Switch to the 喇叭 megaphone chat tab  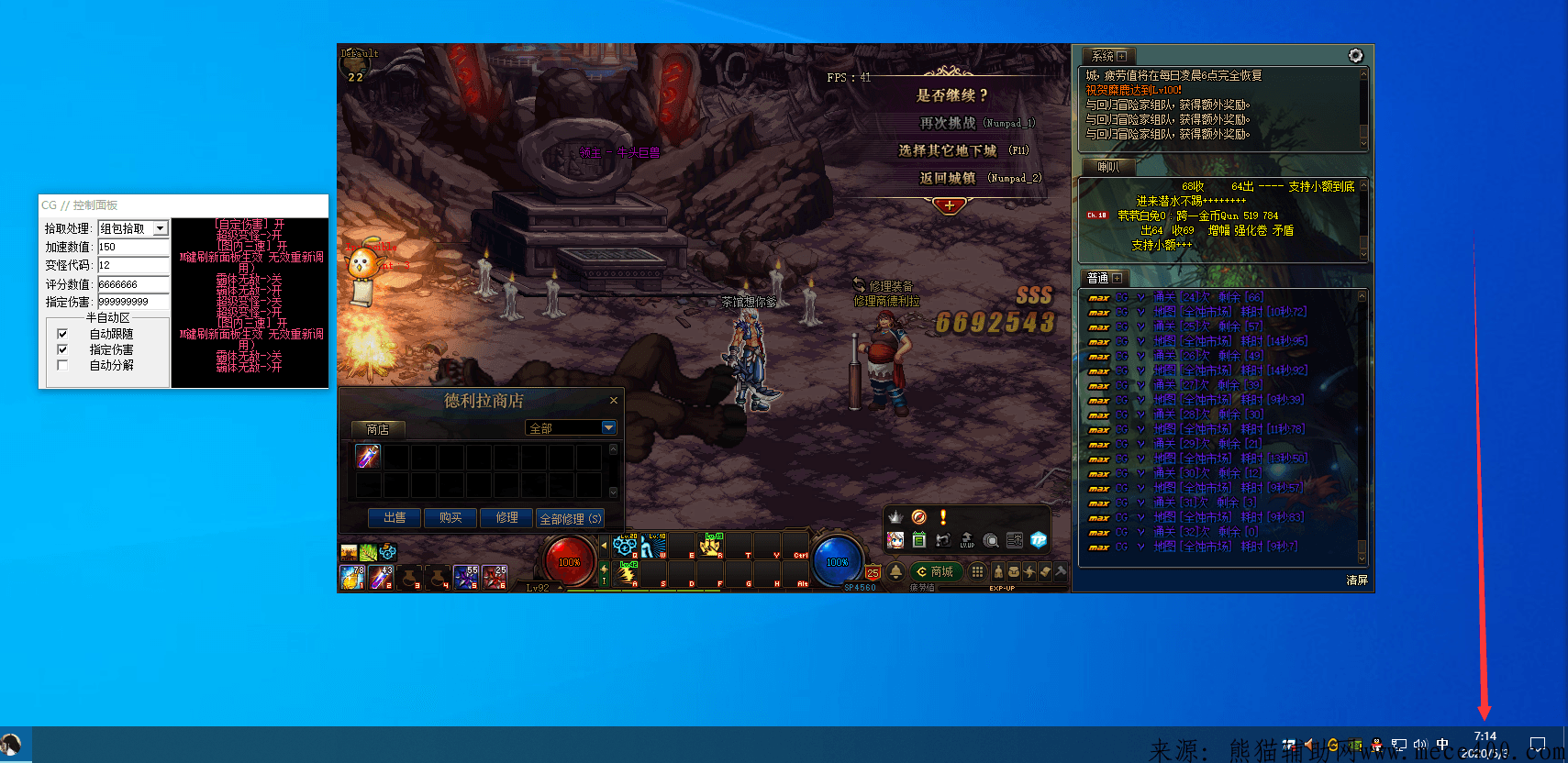tap(1107, 167)
